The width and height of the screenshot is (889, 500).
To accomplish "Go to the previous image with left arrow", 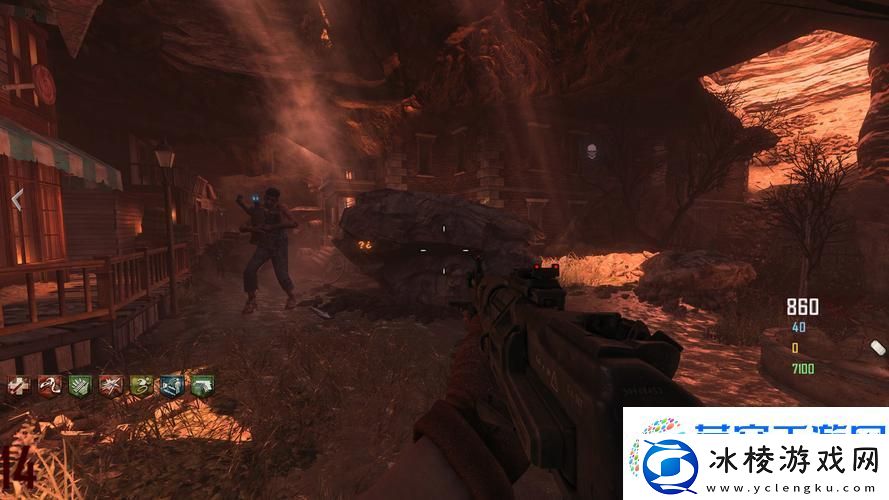I will point(16,198).
